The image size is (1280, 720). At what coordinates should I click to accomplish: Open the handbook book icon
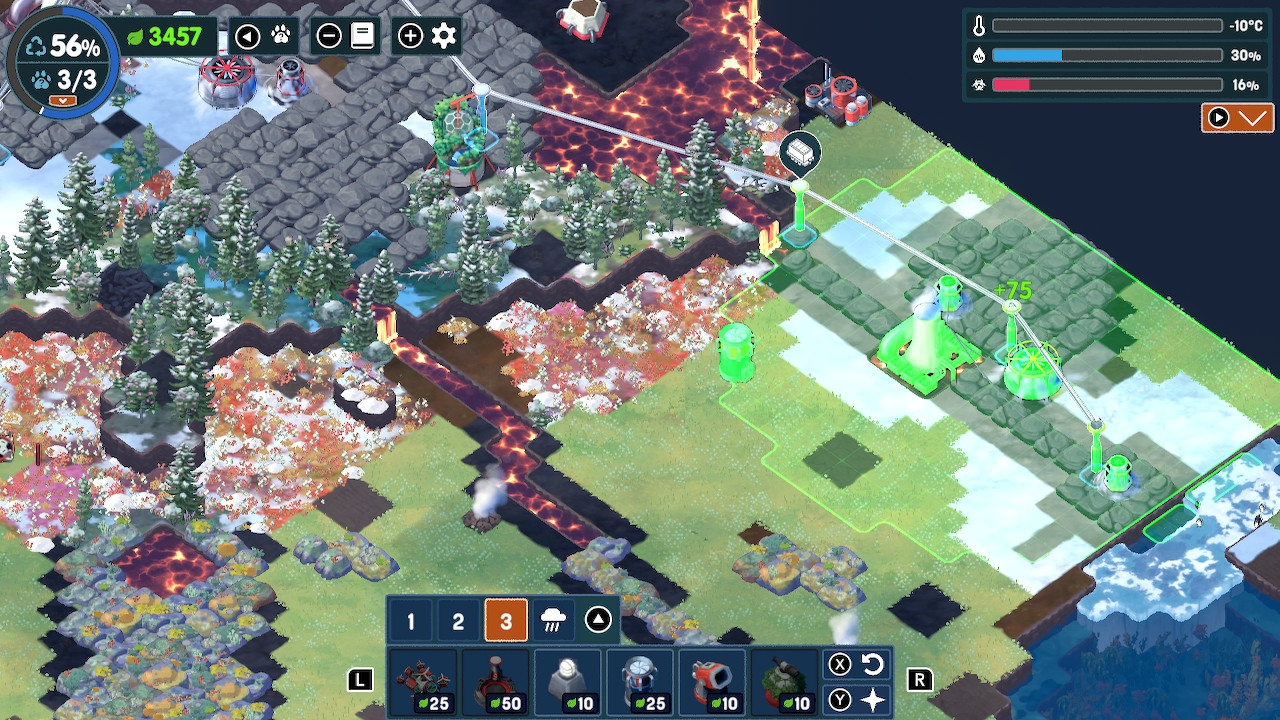pos(362,37)
